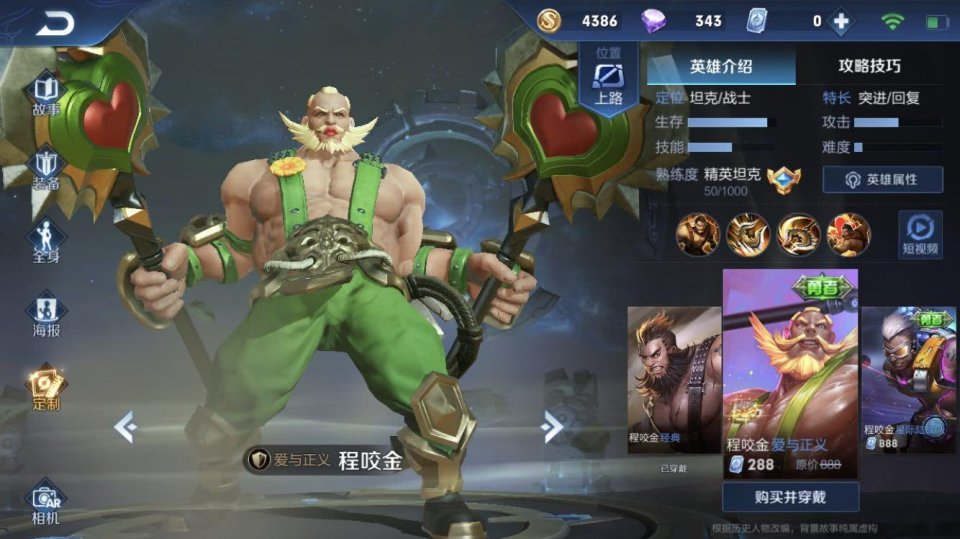Select the 程咬金 经典 classic skin
The height and width of the screenshot is (539, 960).
click(673, 380)
